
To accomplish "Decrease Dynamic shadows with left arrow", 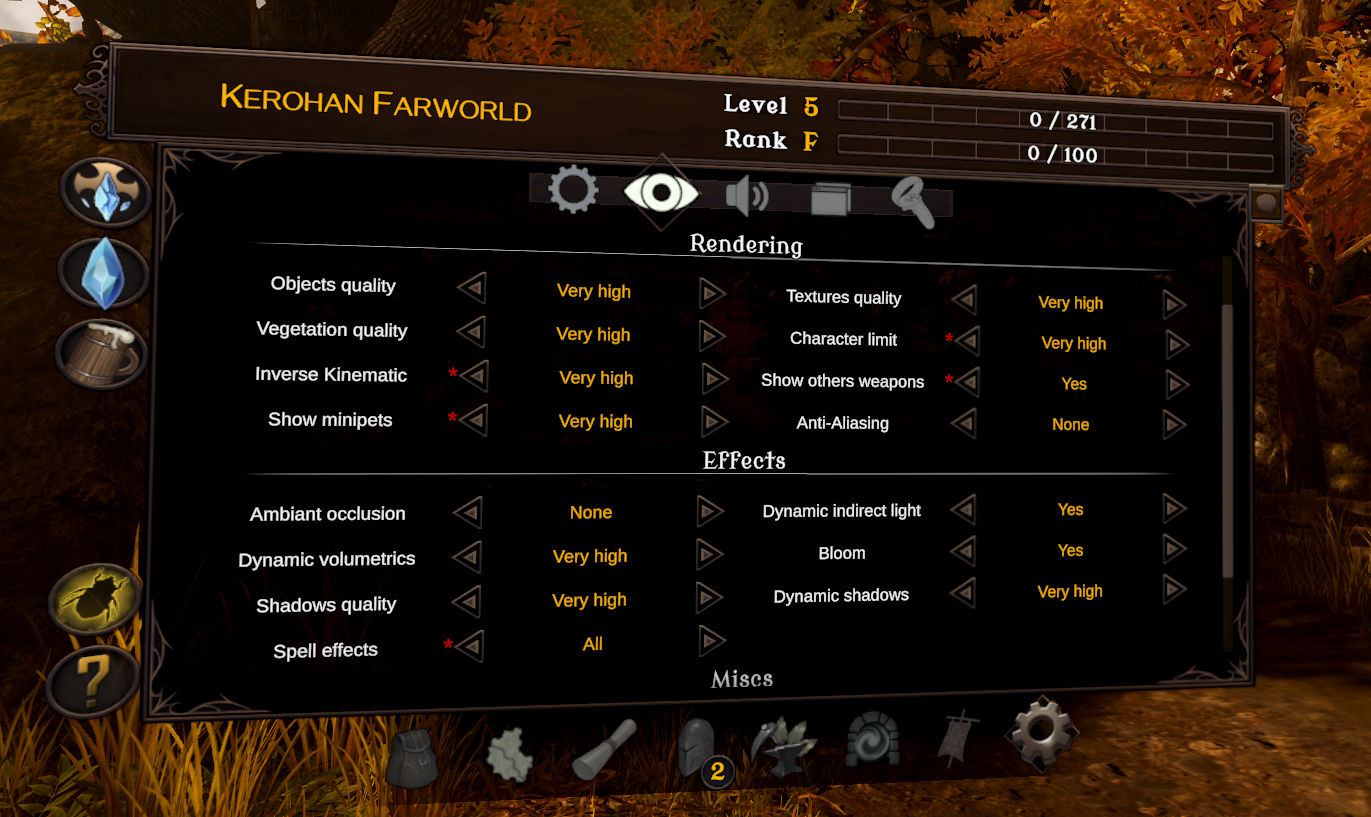I will (x=963, y=592).
